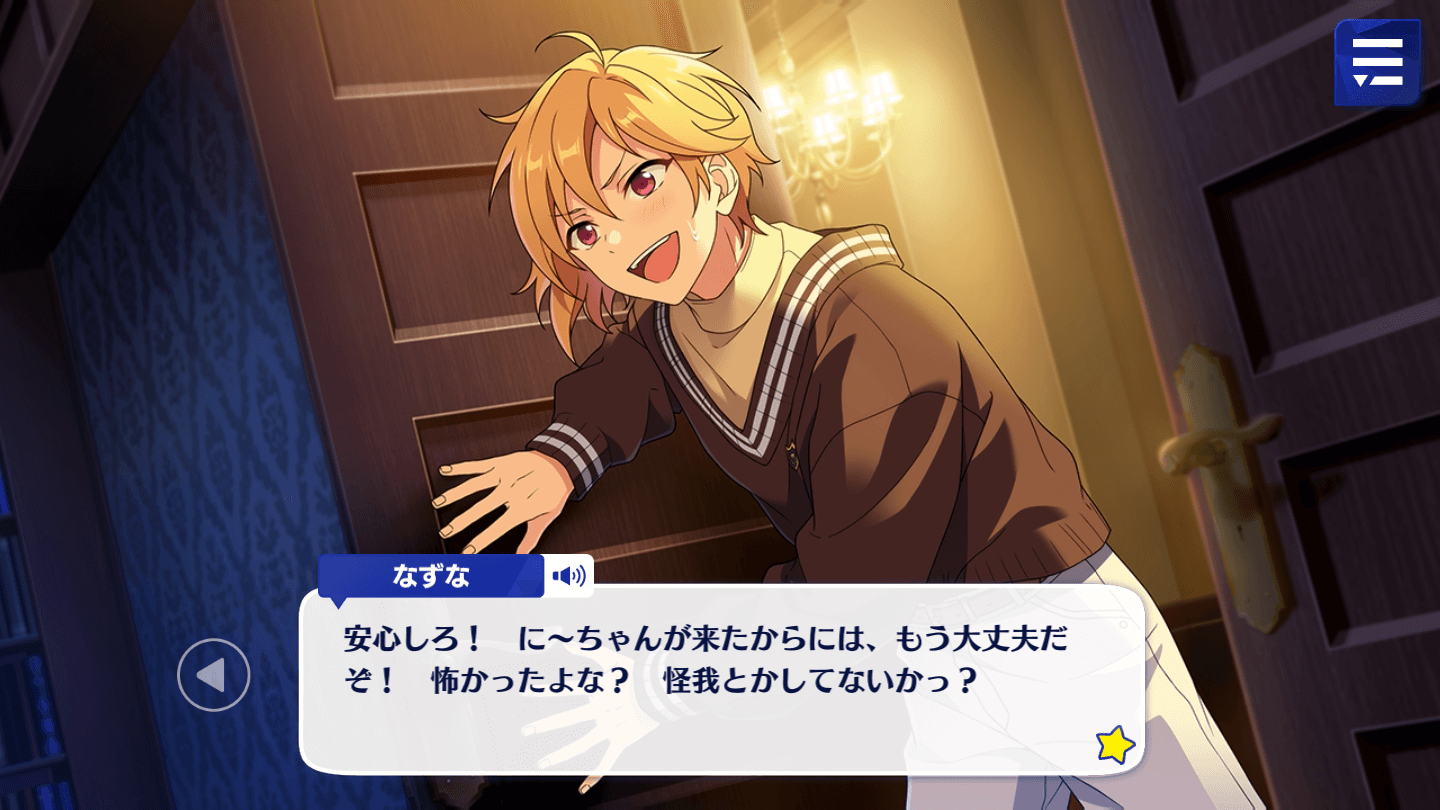Image resolution: width=1440 pixels, height=810 pixels.
Task: Advance the dialogue by clicking the text box
Action: (x=720, y=700)
